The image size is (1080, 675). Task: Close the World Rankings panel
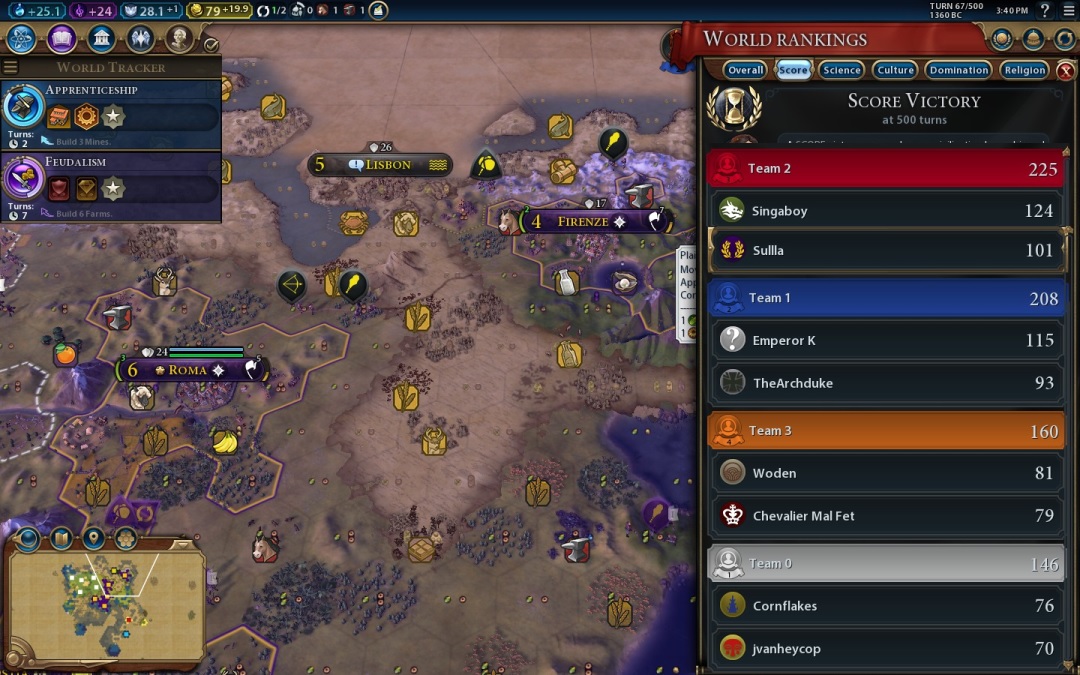click(x=1066, y=71)
